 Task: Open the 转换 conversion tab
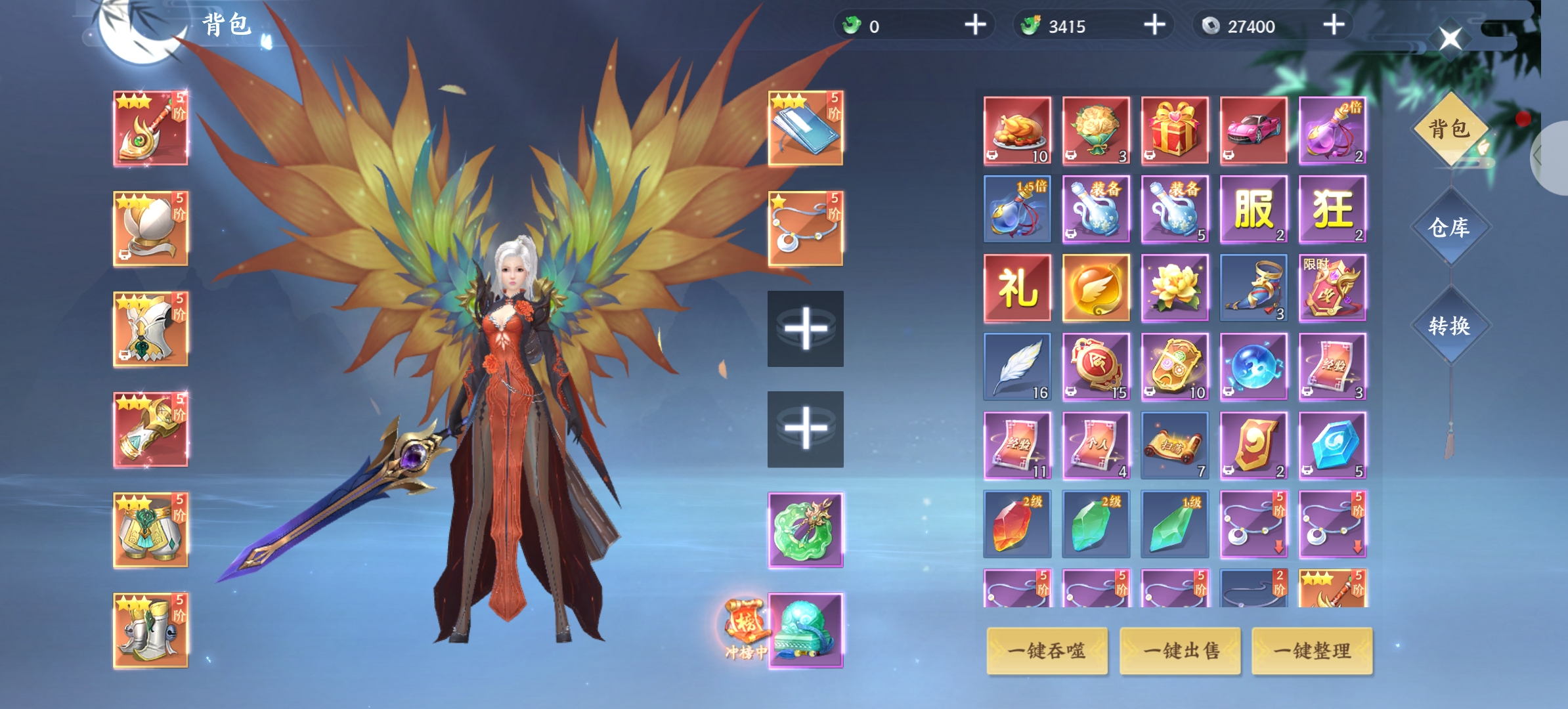click(1449, 326)
